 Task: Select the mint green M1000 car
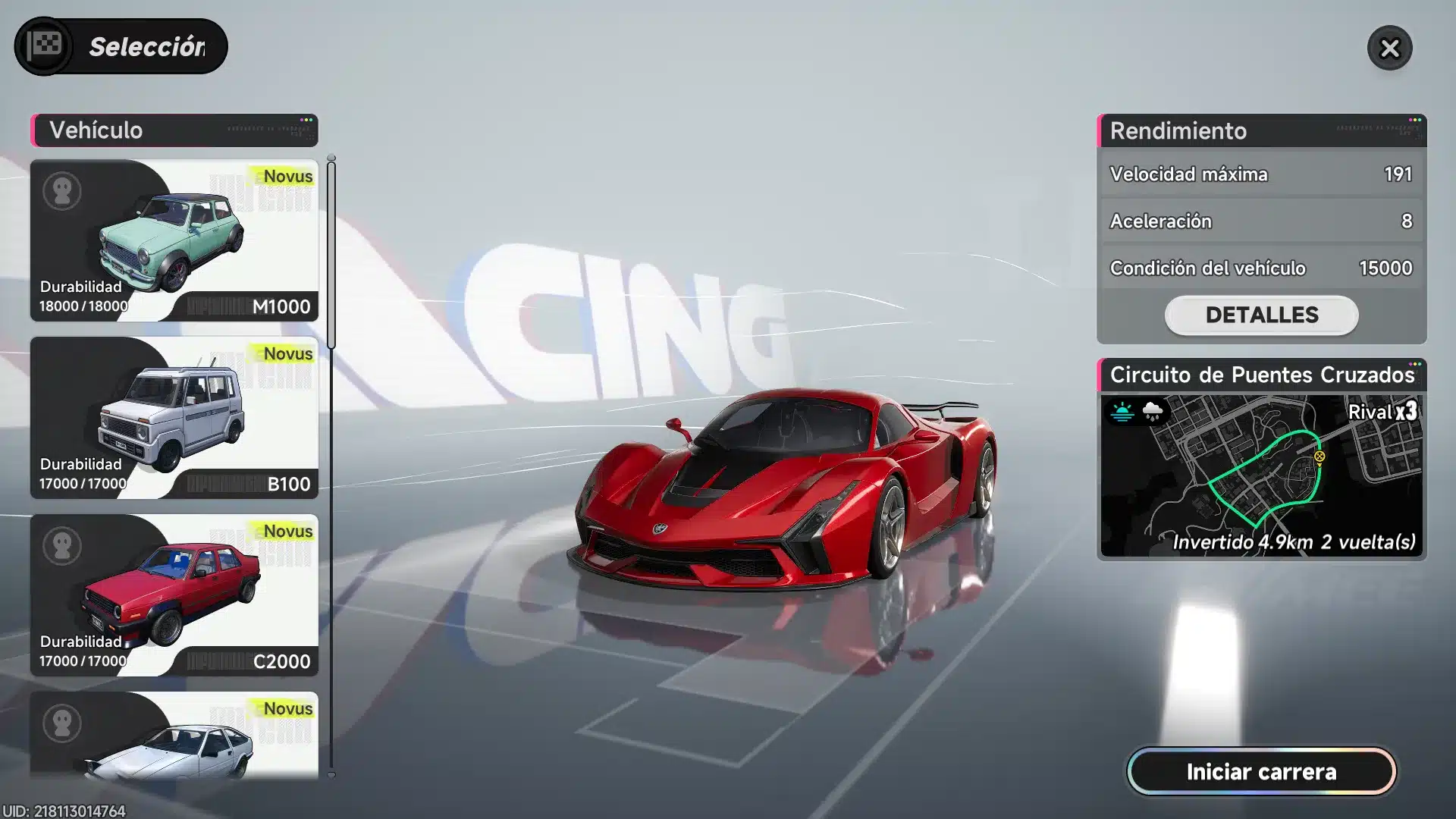click(174, 240)
